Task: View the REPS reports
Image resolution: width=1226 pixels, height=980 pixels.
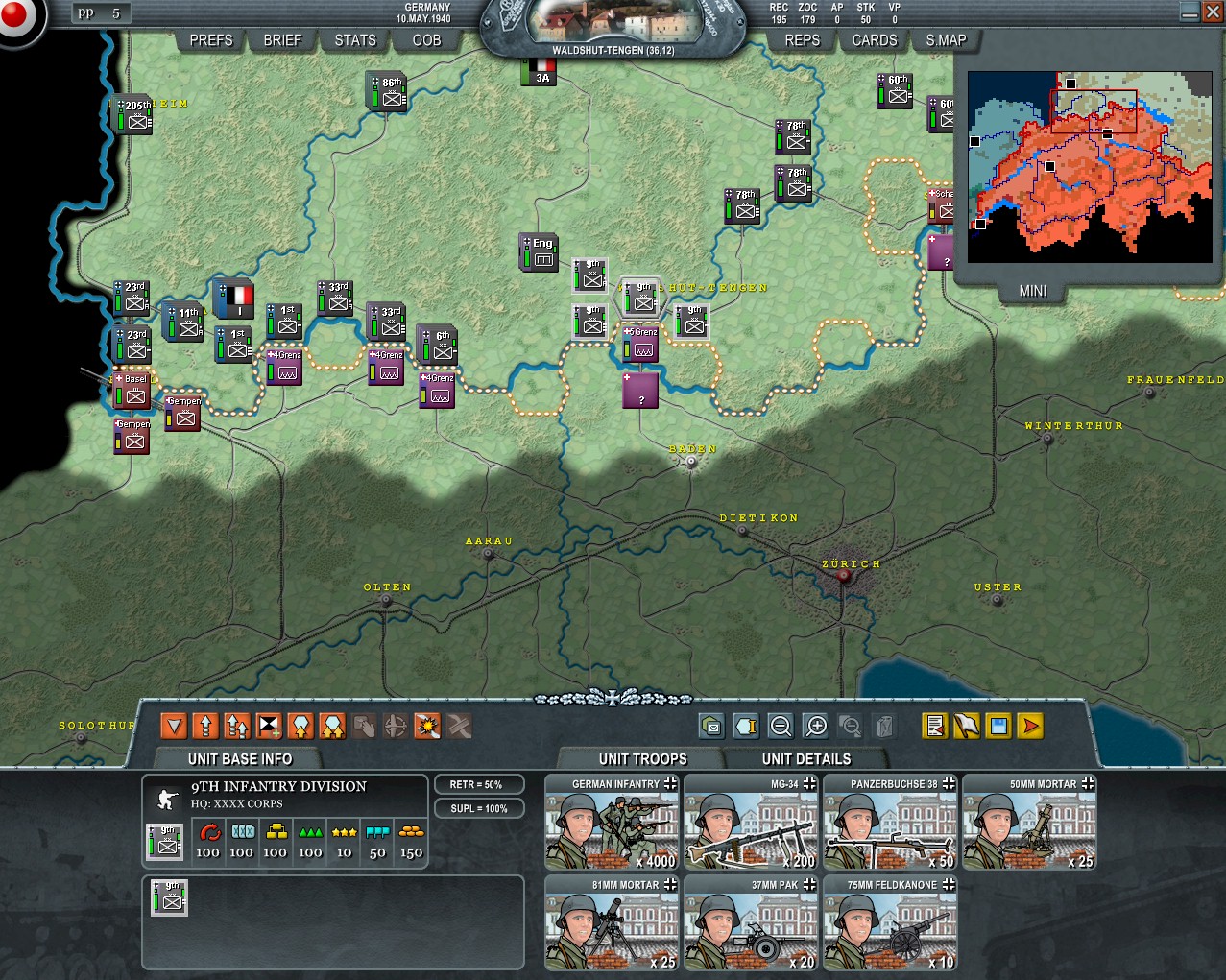Action: pyautogui.click(x=803, y=40)
